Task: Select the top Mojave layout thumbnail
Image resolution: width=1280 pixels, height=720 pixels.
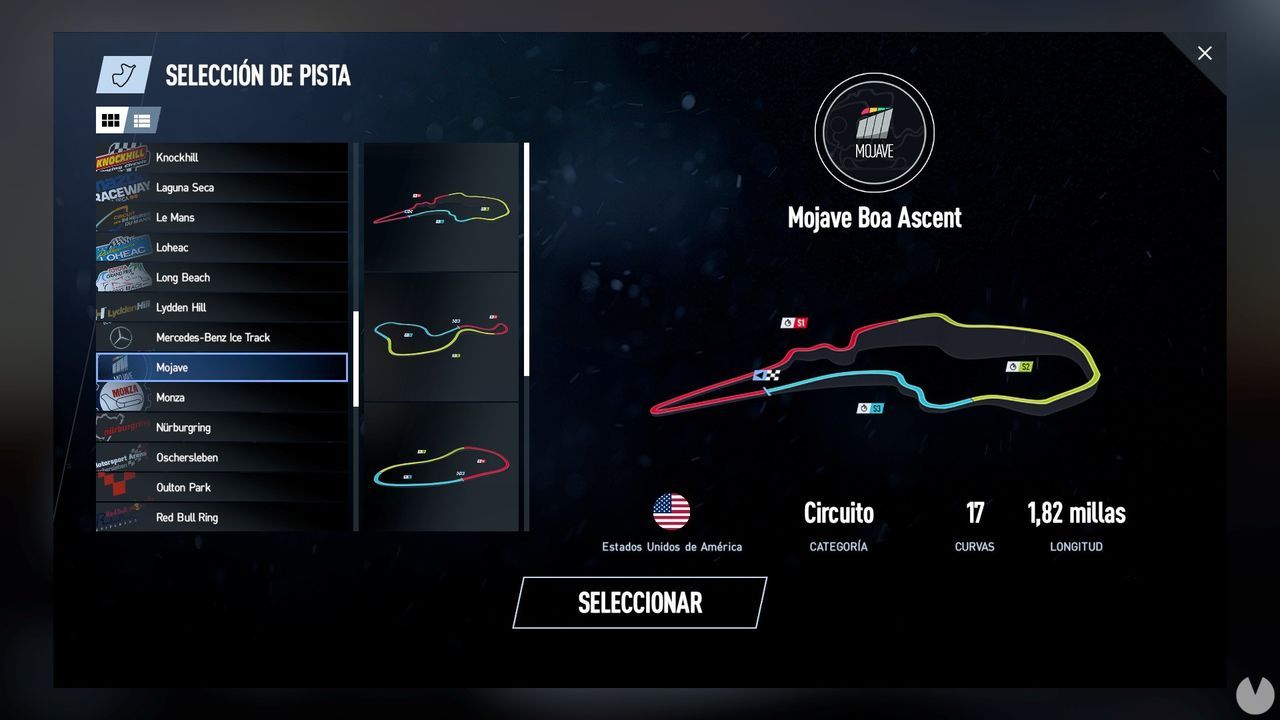Action: pos(441,207)
